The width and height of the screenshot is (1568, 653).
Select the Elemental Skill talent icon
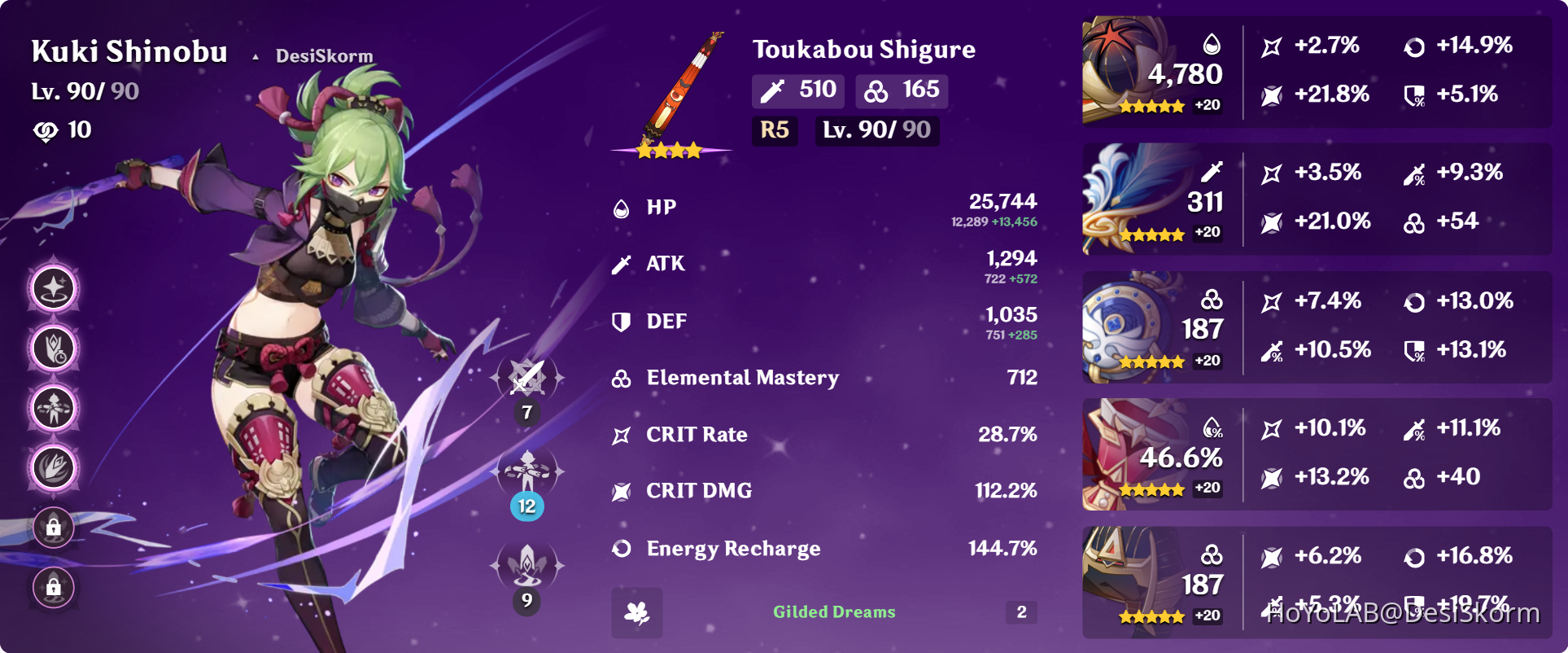tap(526, 471)
